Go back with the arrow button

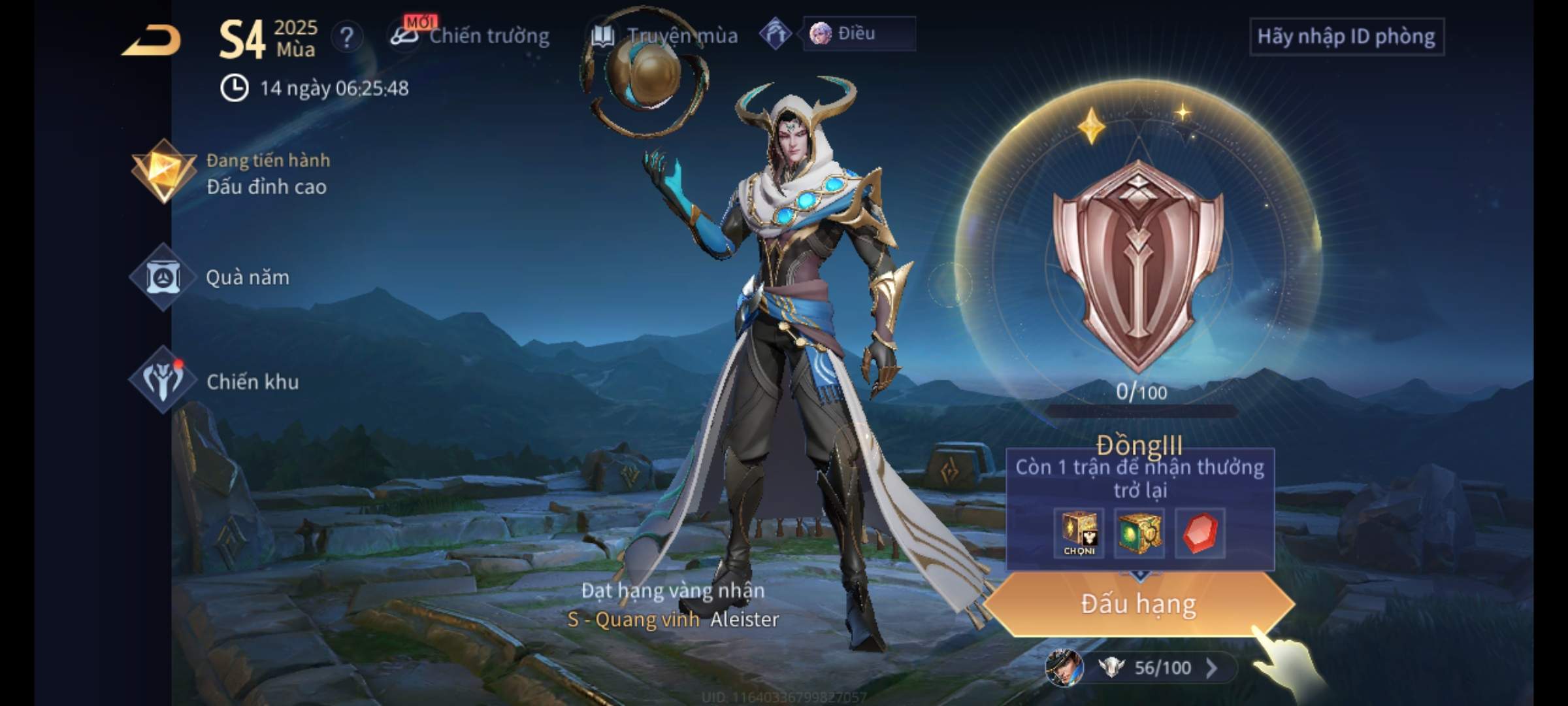152,41
